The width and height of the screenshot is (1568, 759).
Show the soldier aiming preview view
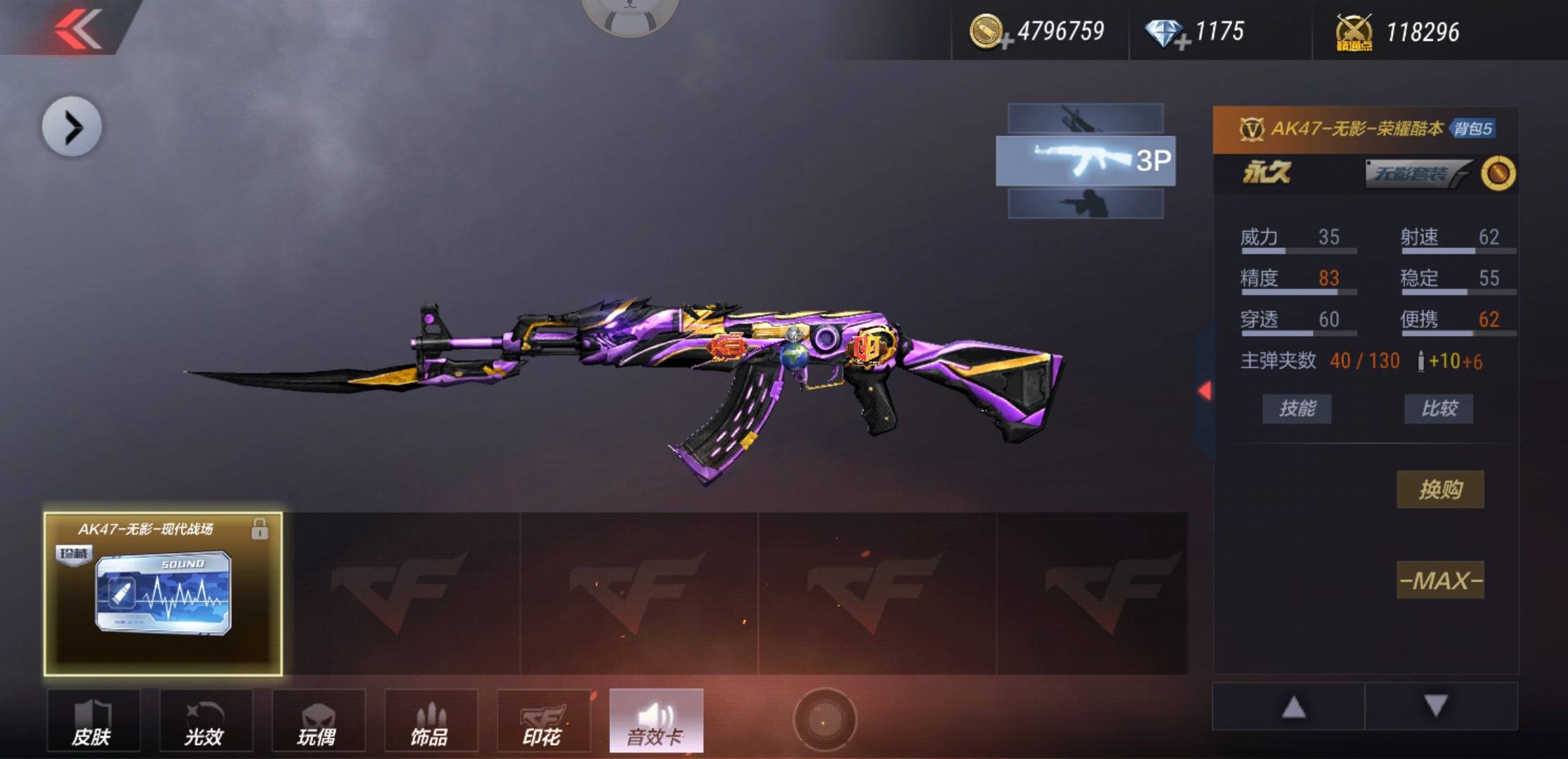[x=1085, y=205]
